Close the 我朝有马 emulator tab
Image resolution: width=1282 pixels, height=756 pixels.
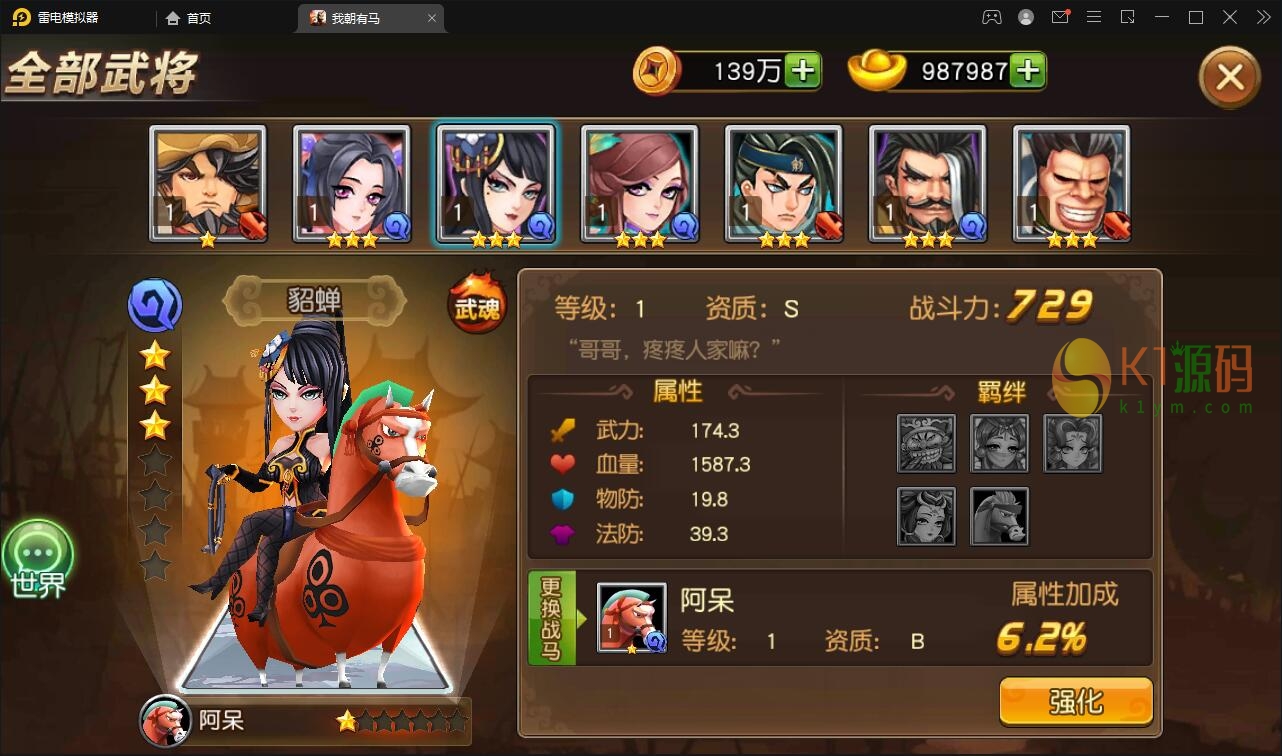pyautogui.click(x=432, y=18)
